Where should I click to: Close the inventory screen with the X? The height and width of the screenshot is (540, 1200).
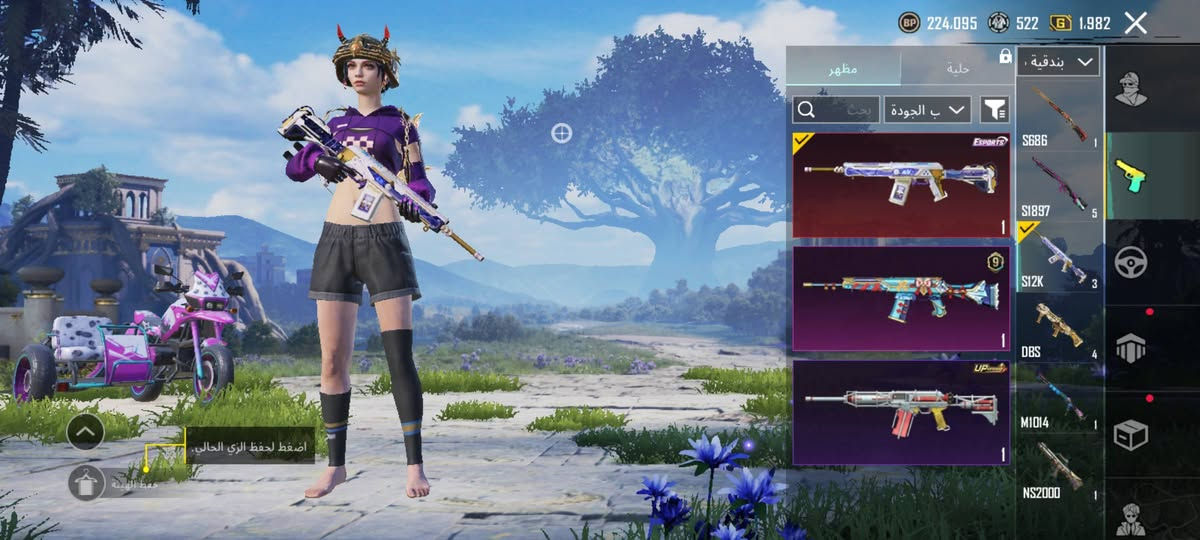point(1135,23)
